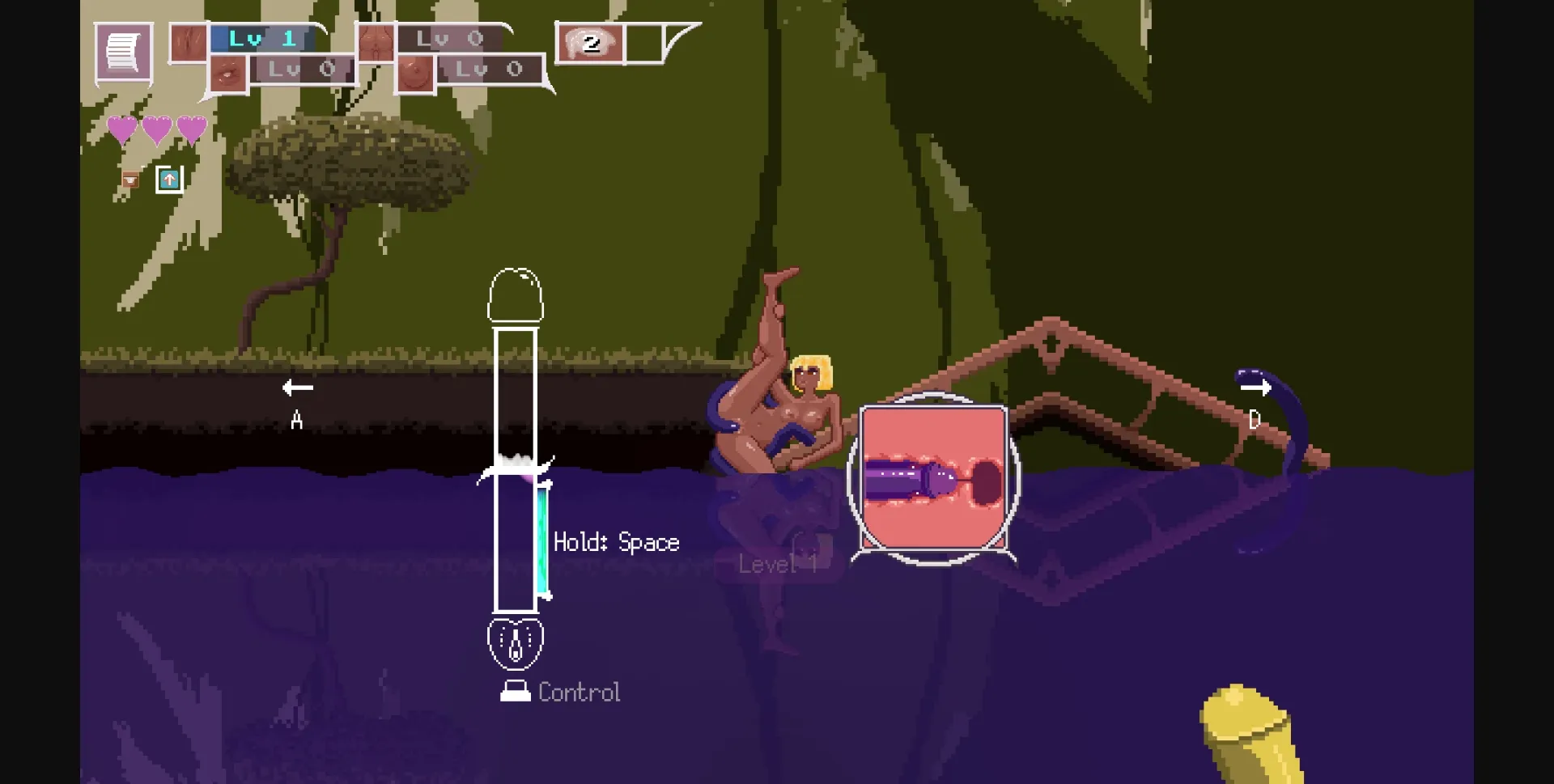The height and width of the screenshot is (784, 1554).
Task: Click the vulva icon above the Control label
Action: (x=516, y=642)
